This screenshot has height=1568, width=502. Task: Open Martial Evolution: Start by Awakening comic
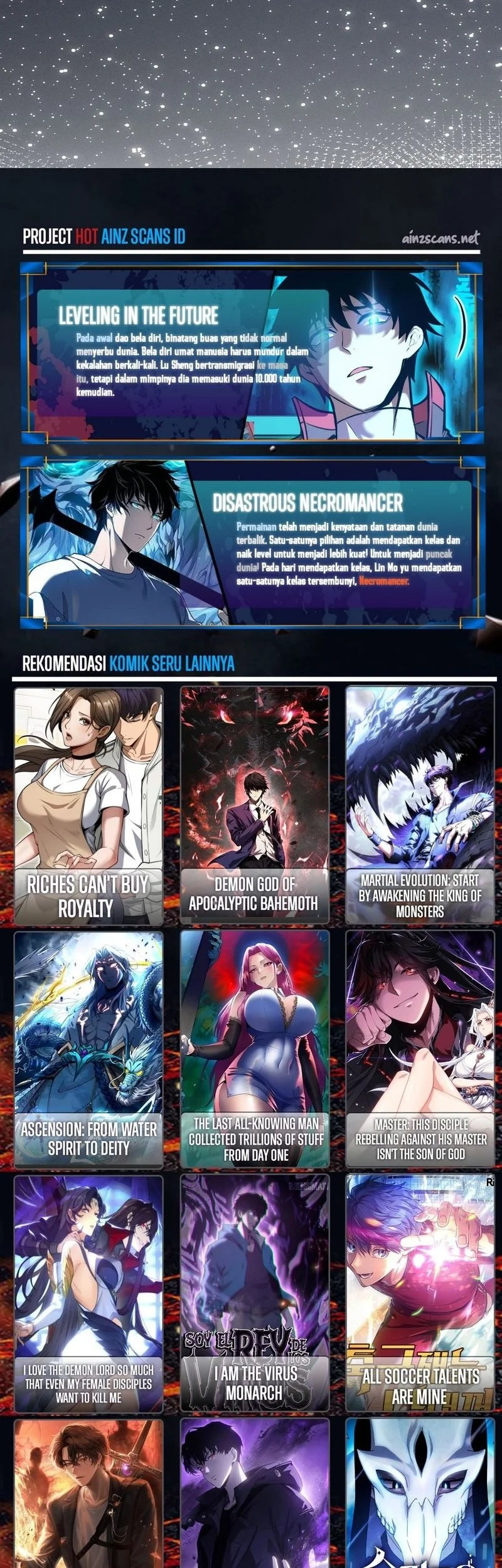pos(420,806)
